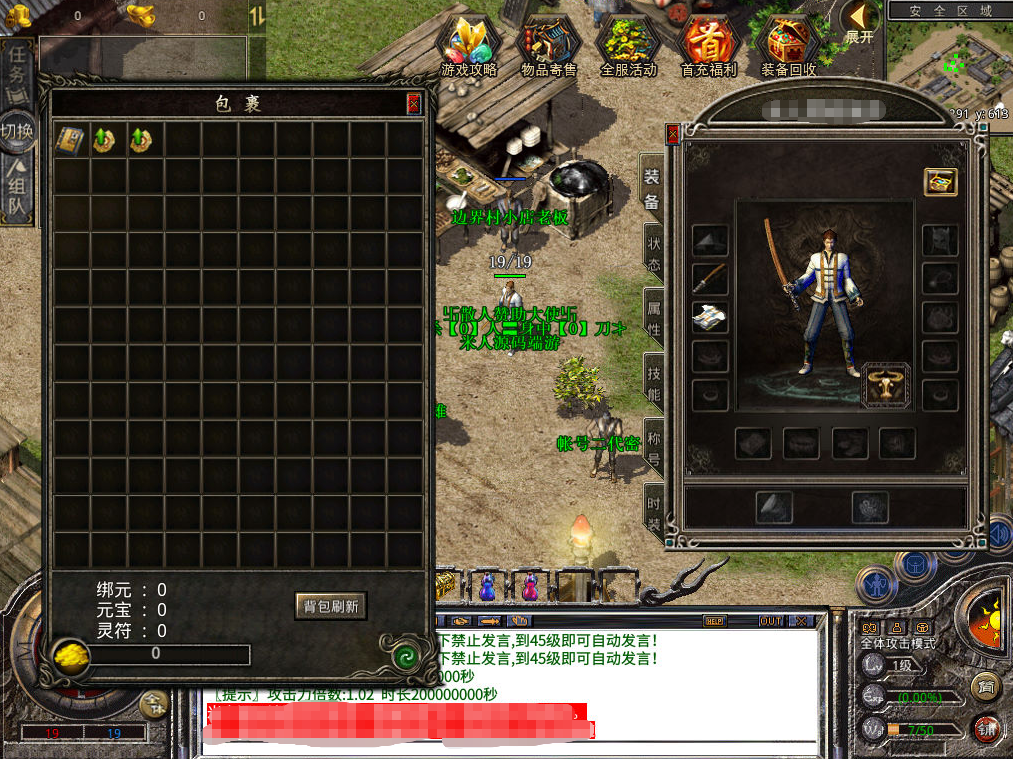Click the 展开 expand arrow button
This screenshot has height=759, width=1013.
click(858, 20)
